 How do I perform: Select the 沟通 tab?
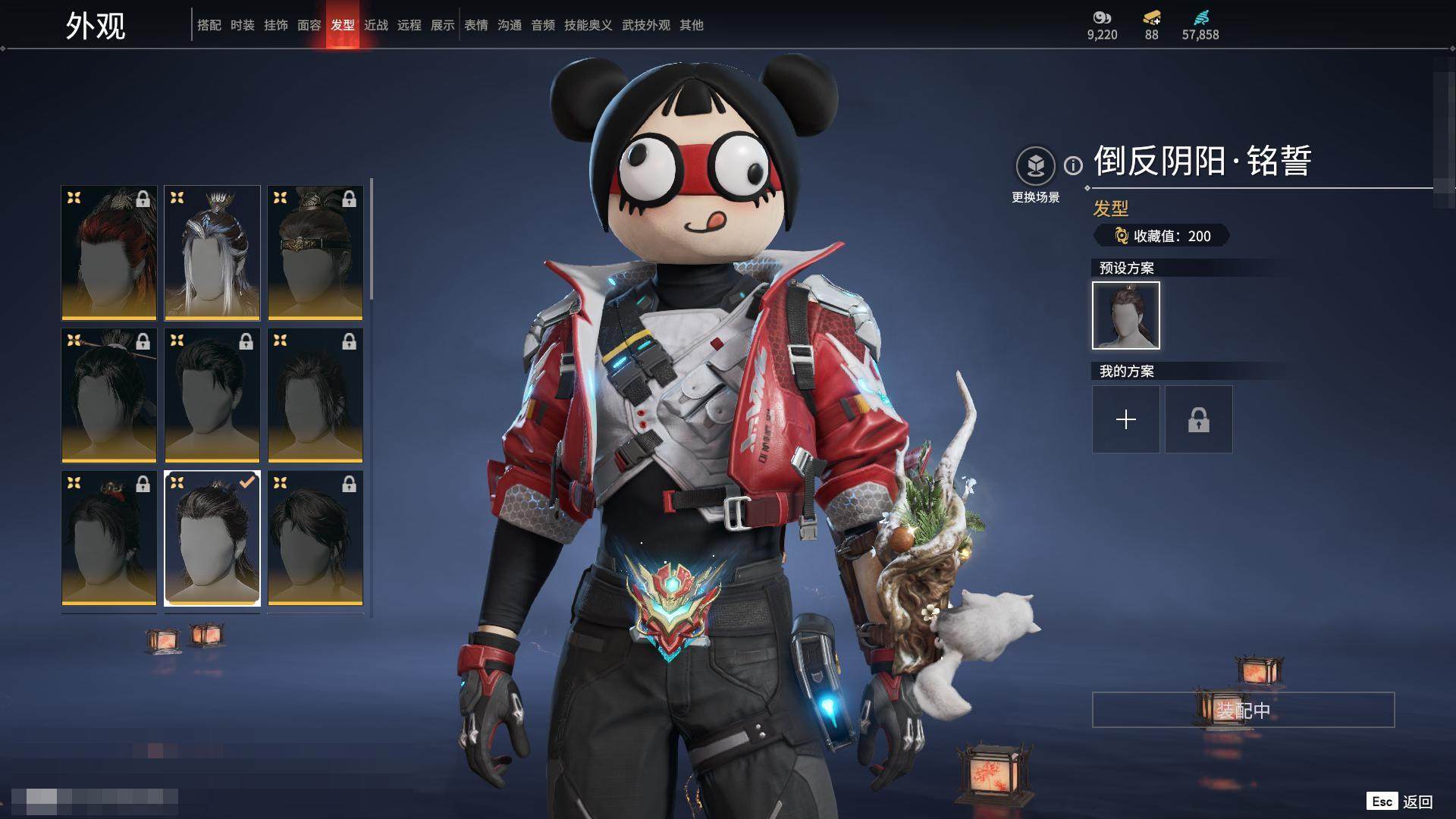coord(509,25)
